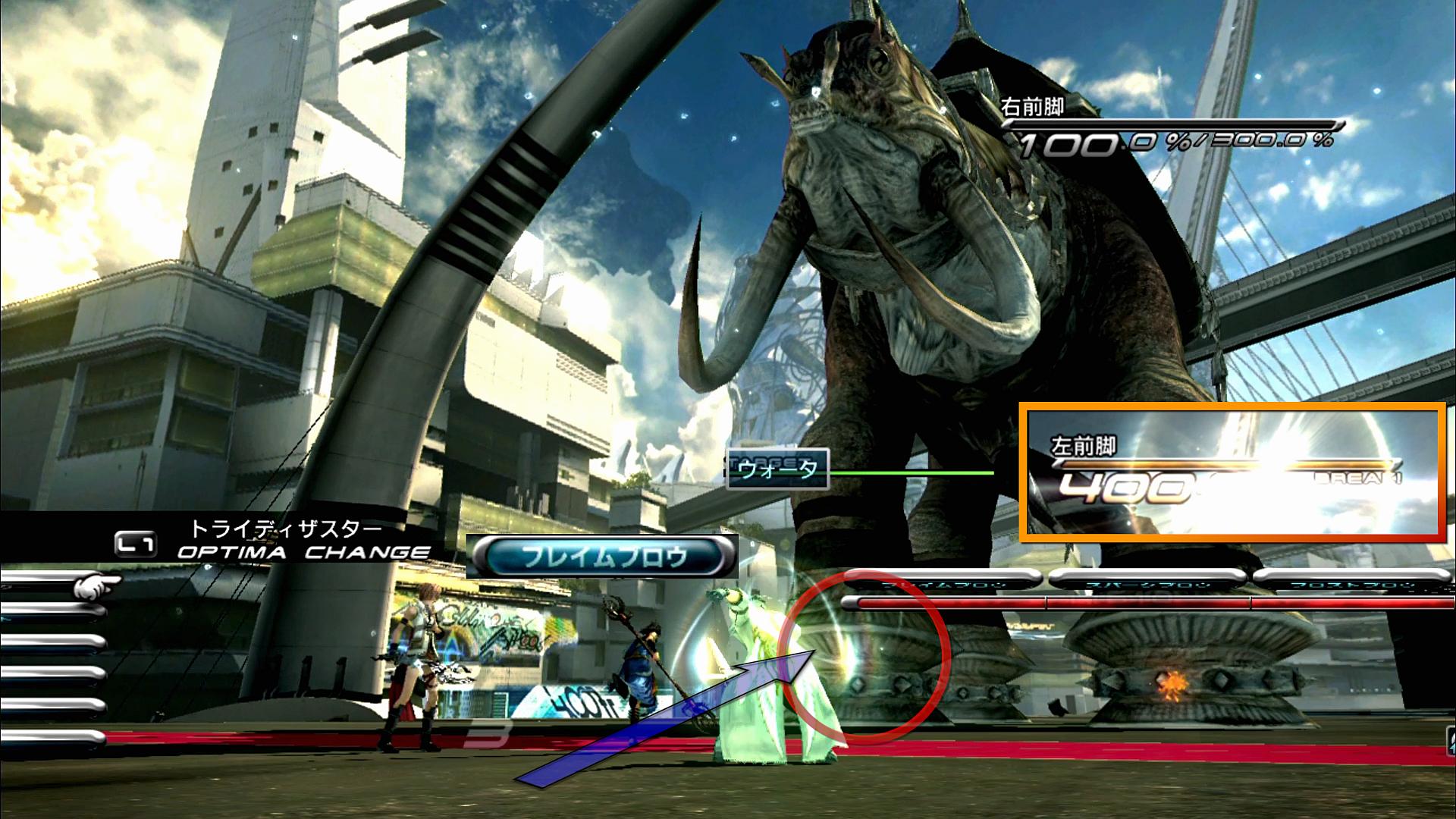The image size is (1456, 819).
Task: Click the ウォータ target label
Action: [778, 469]
